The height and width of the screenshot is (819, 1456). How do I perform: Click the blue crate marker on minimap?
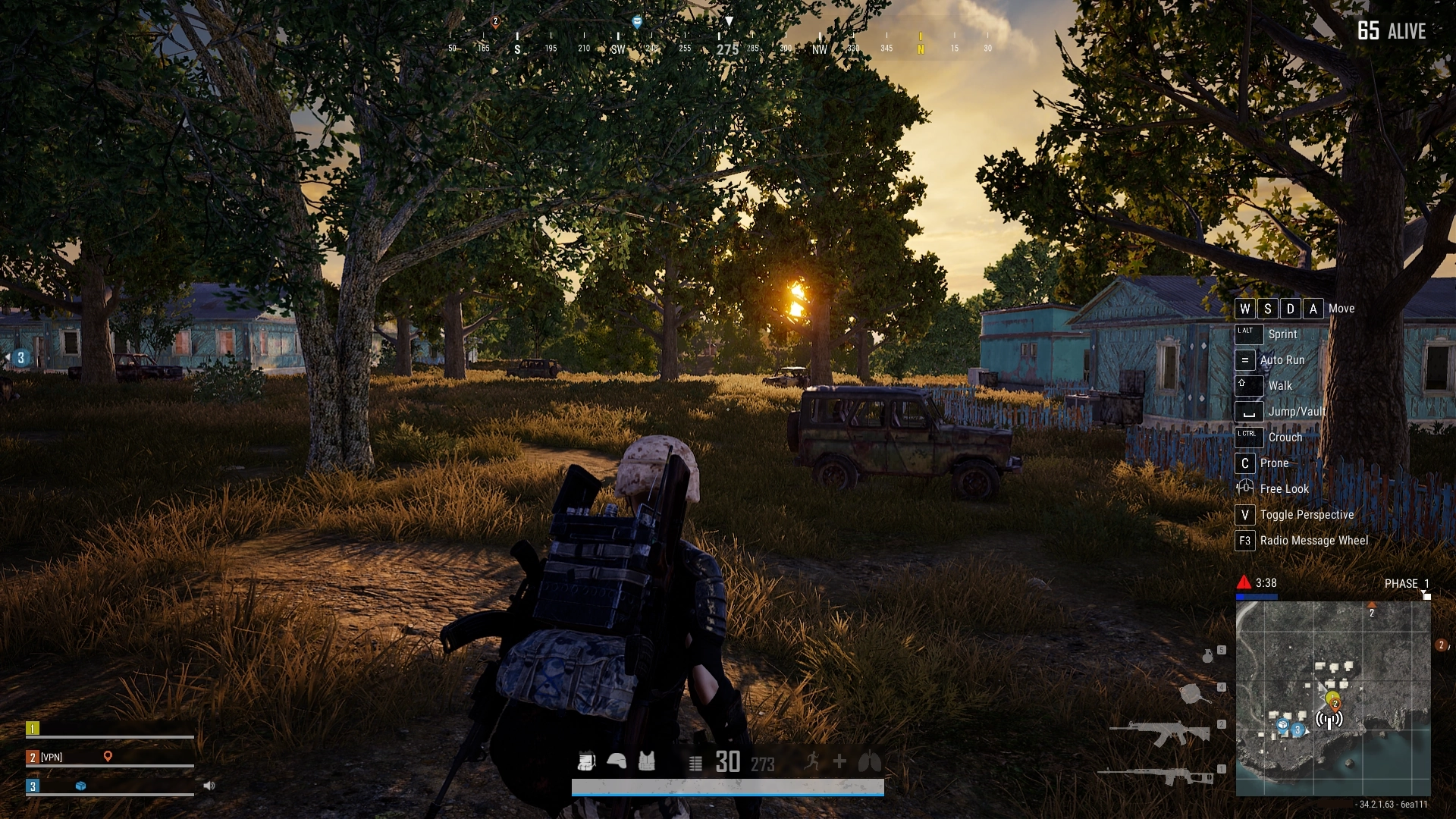click(x=1282, y=725)
